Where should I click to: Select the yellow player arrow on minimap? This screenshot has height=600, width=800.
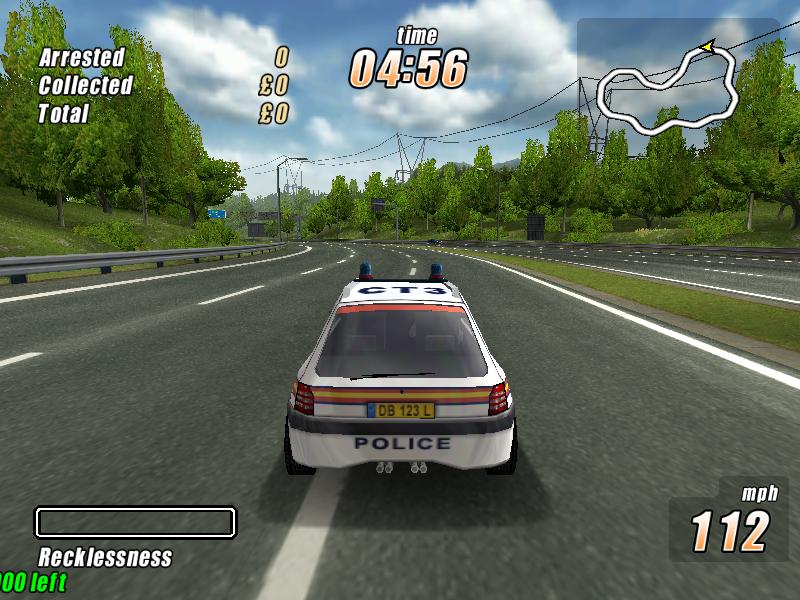(708, 45)
